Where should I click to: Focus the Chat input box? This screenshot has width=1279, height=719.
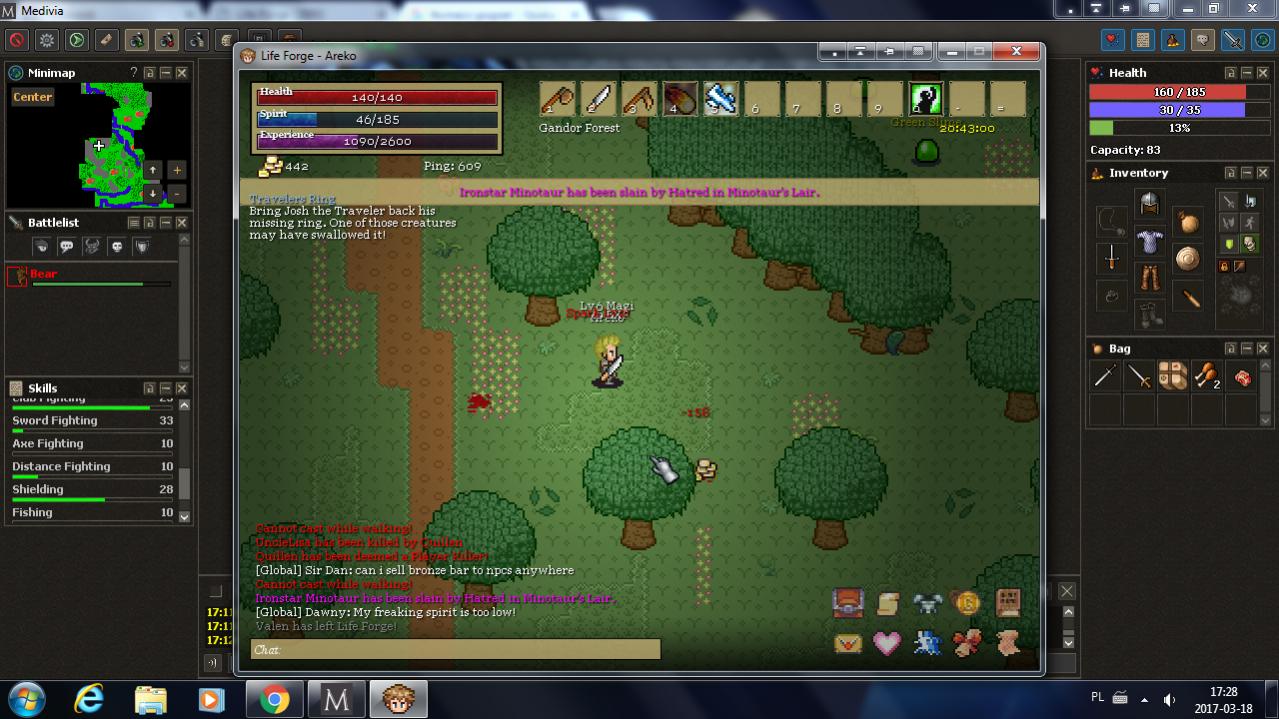[455, 650]
